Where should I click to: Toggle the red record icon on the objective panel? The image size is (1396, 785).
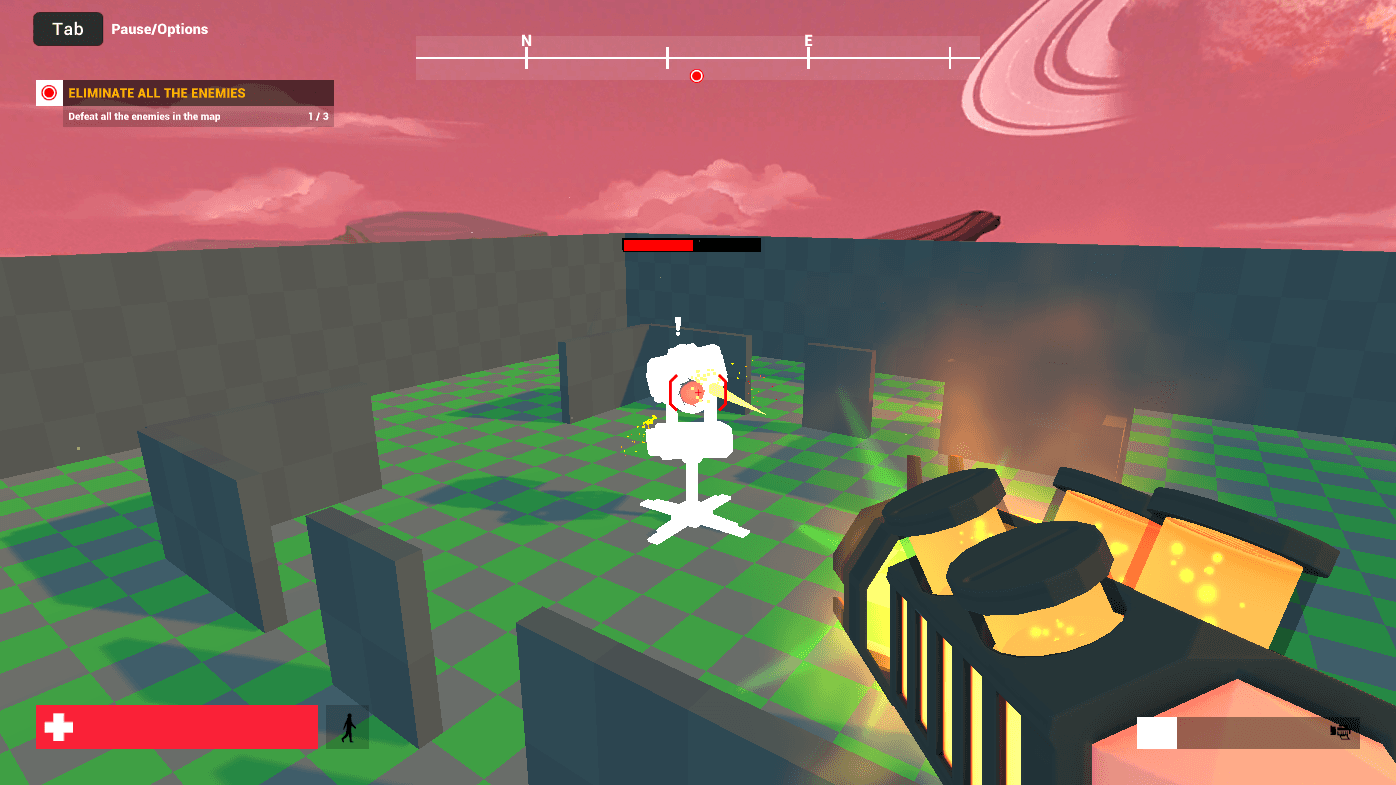coord(47,92)
